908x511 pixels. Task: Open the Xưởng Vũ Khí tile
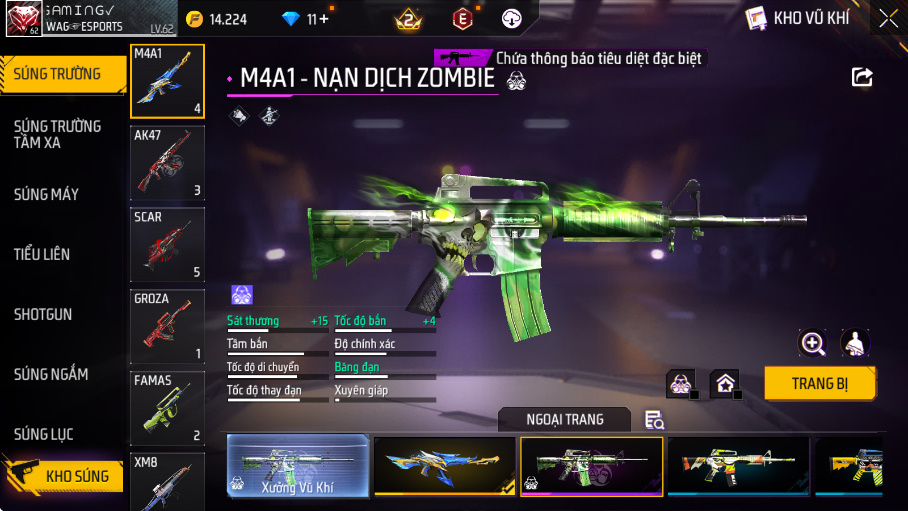point(297,466)
